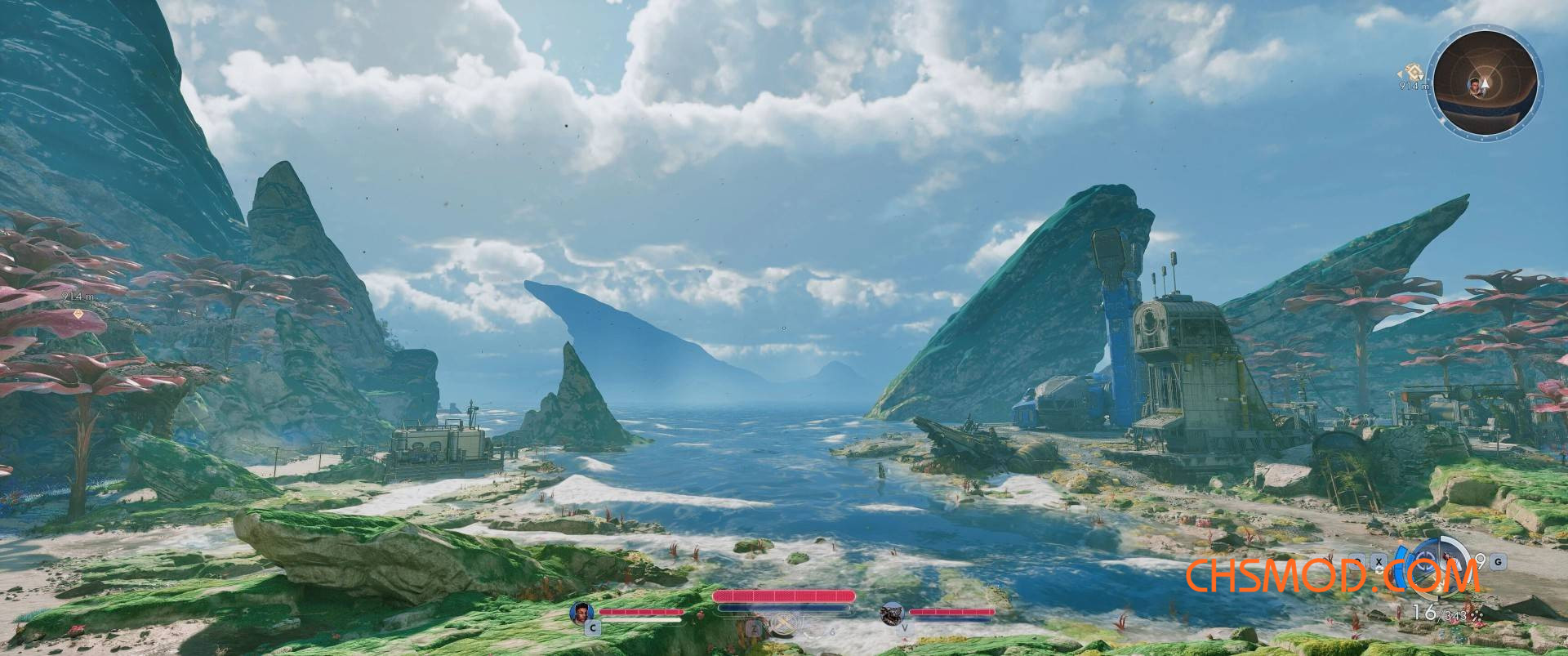Select the X keybind button near the weapon wheel
Screen dimensions: 1568x656
pos(1379,561)
